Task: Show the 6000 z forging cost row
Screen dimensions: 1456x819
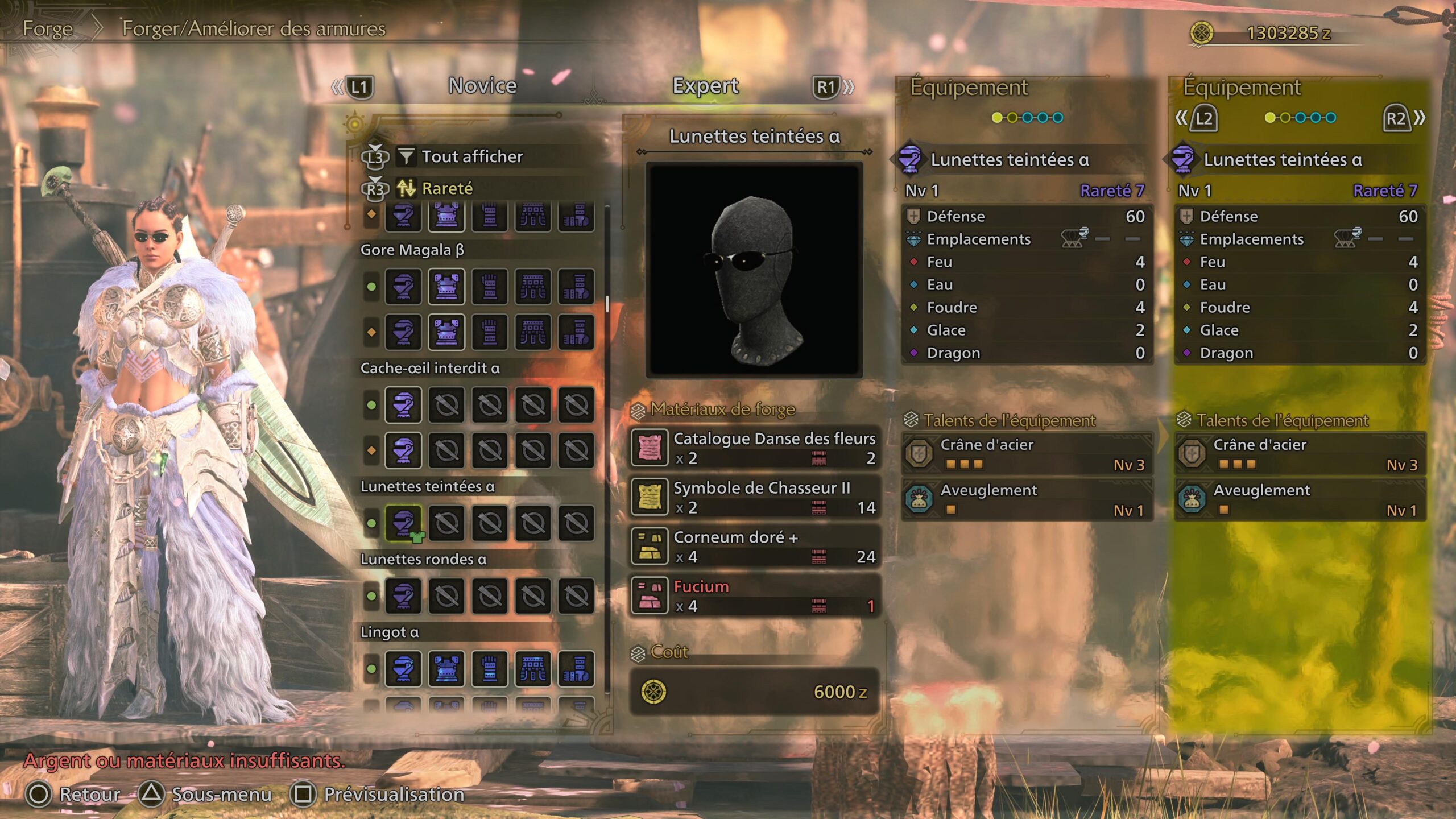Action: coord(755,692)
